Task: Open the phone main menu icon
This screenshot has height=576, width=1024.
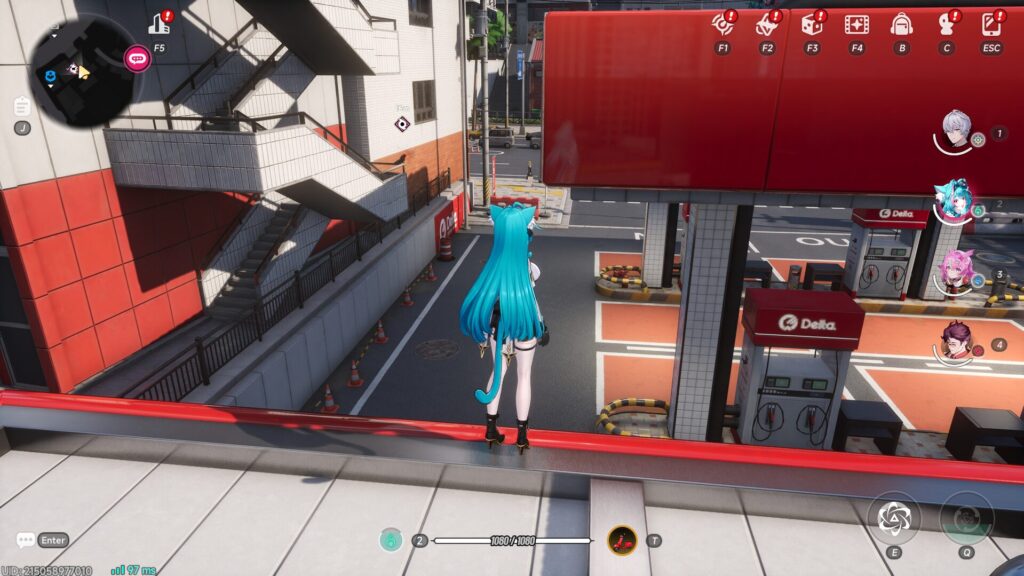Action: tap(991, 24)
